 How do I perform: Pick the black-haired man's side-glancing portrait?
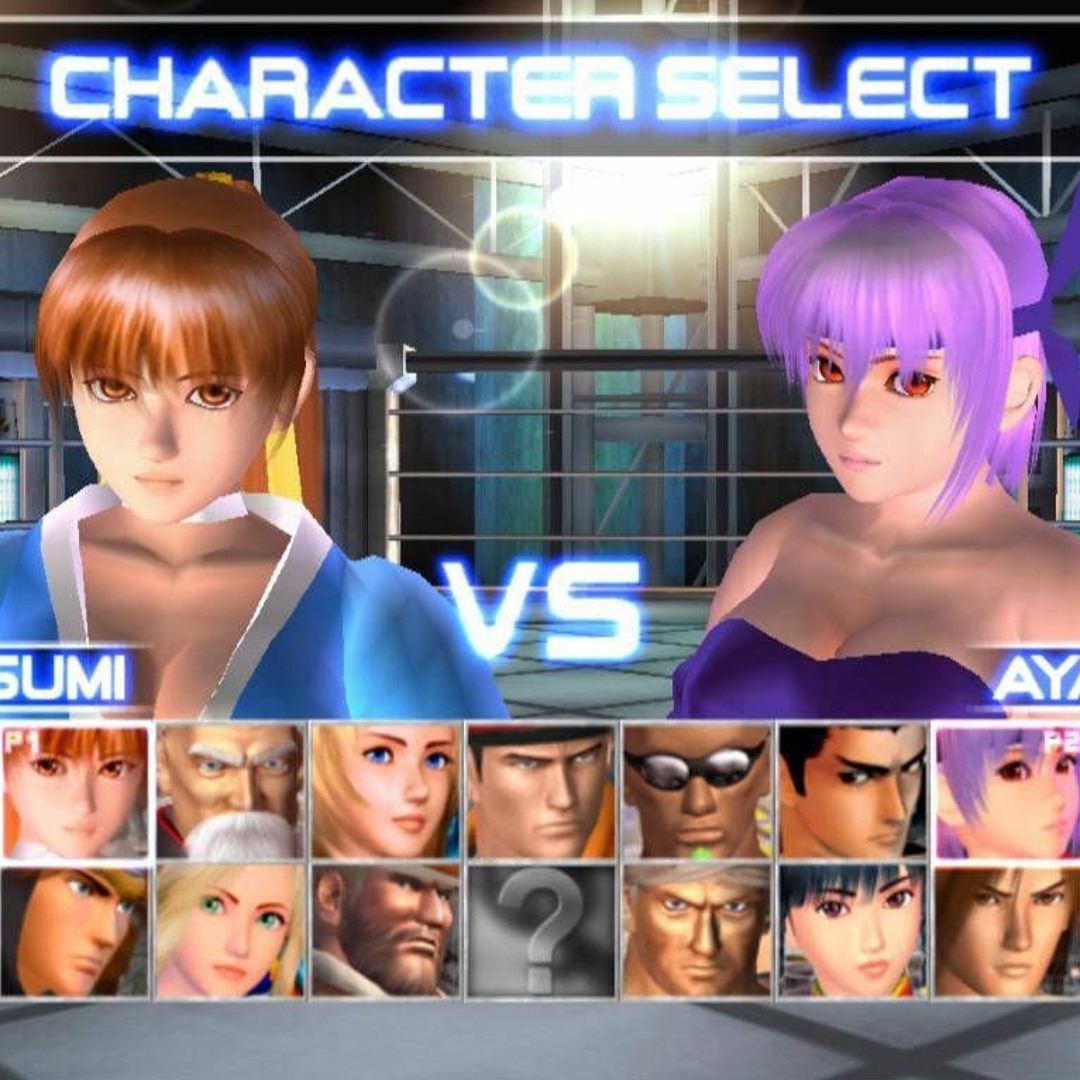(x=852, y=791)
